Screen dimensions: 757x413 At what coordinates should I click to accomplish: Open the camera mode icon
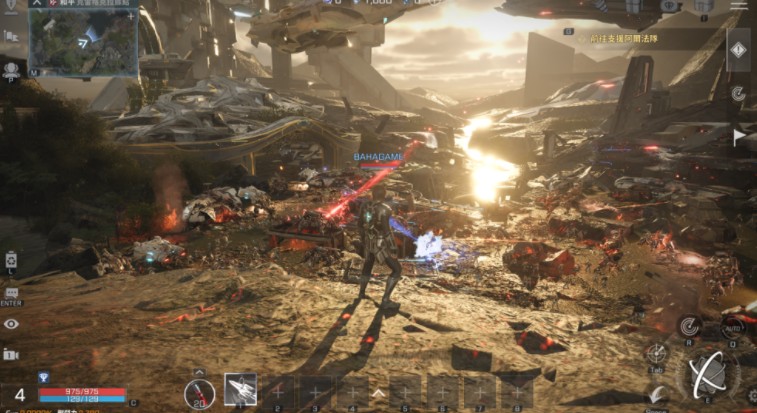point(11,354)
